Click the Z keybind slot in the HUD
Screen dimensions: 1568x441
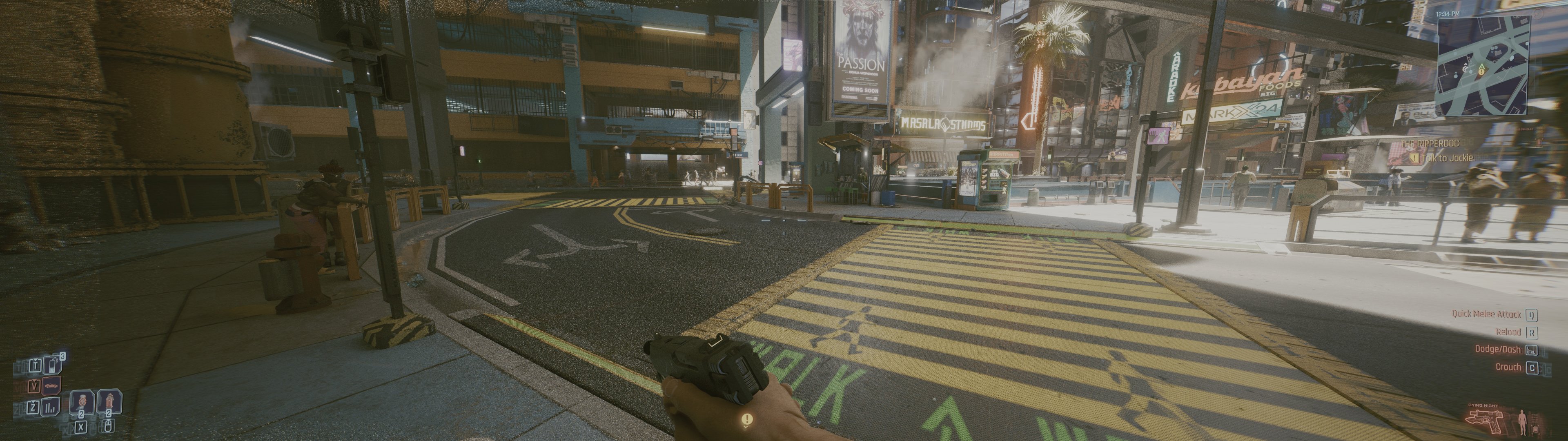coord(34,407)
